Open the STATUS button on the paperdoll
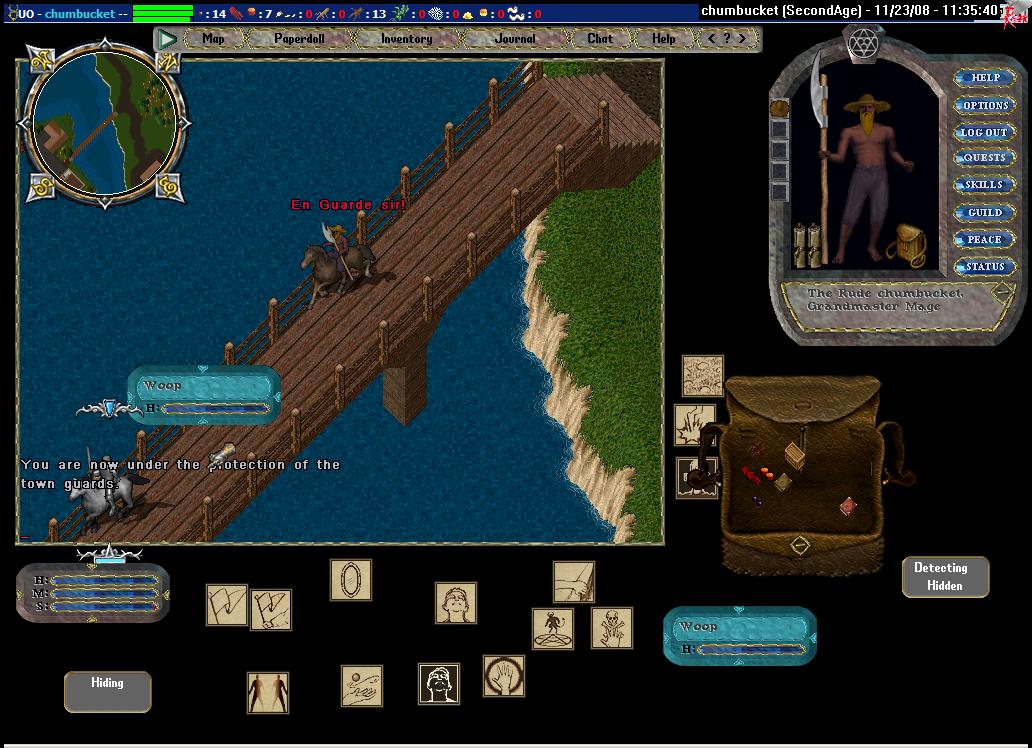The height and width of the screenshot is (748, 1032). pos(985,267)
